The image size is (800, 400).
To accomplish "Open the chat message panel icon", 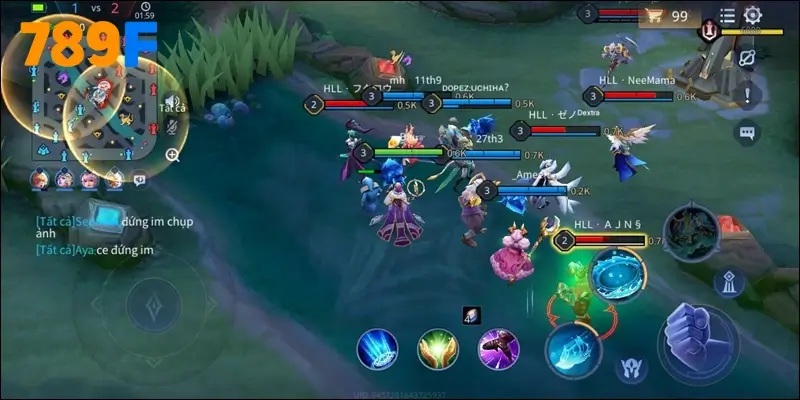I will pyautogui.click(x=139, y=180).
